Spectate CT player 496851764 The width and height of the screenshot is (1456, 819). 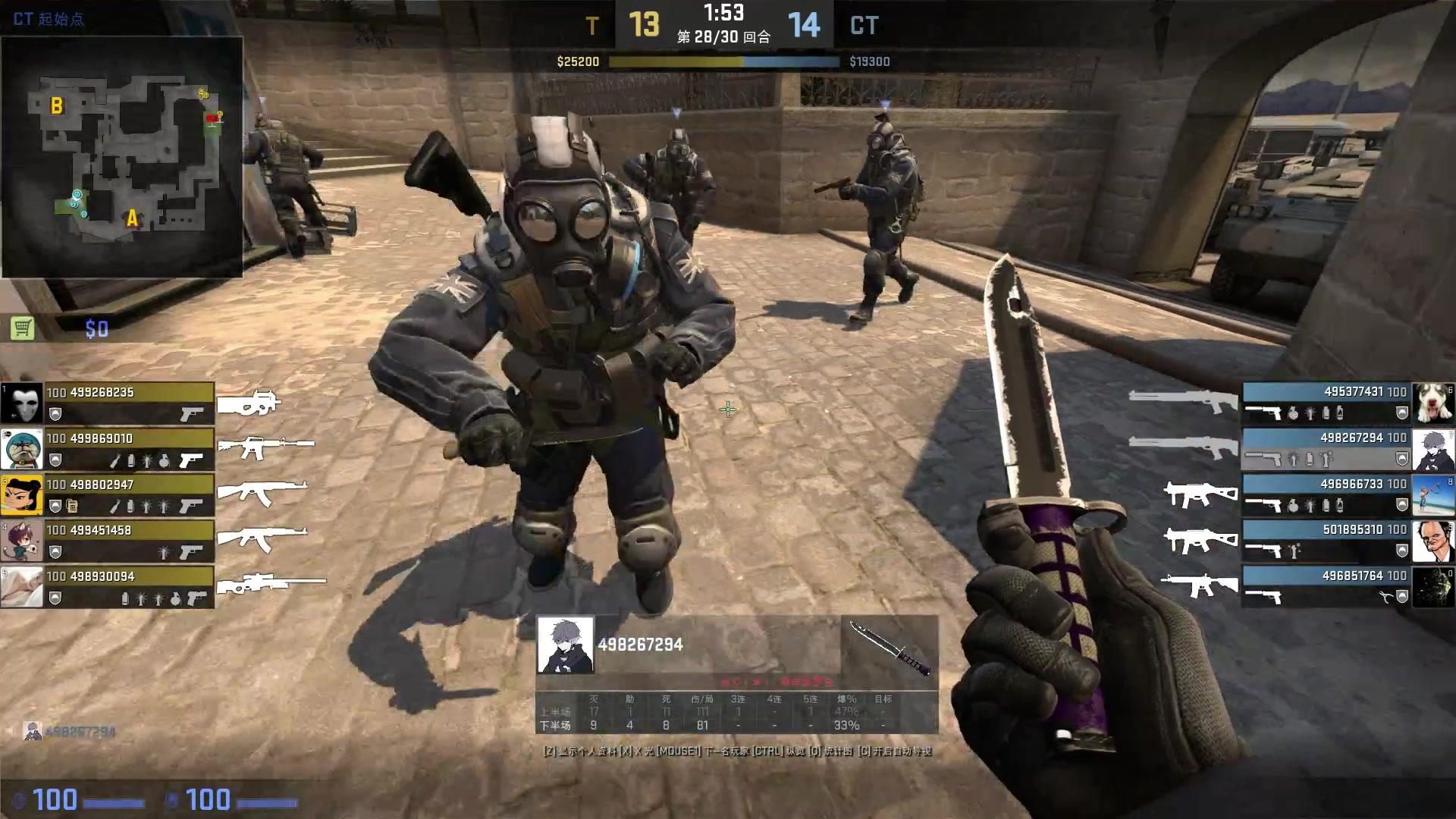click(1326, 587)
